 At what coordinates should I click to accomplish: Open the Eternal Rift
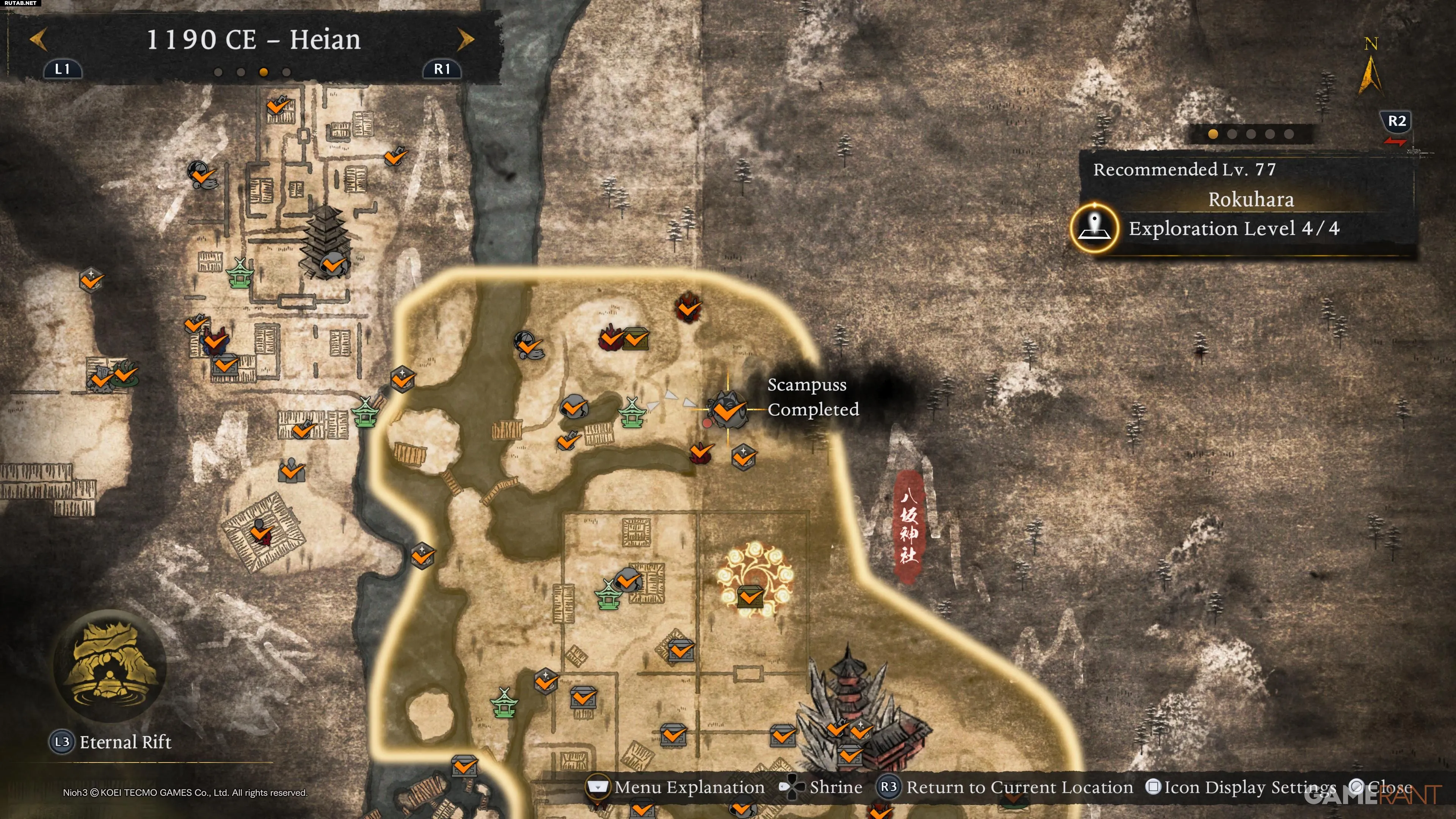coord(110,667)
